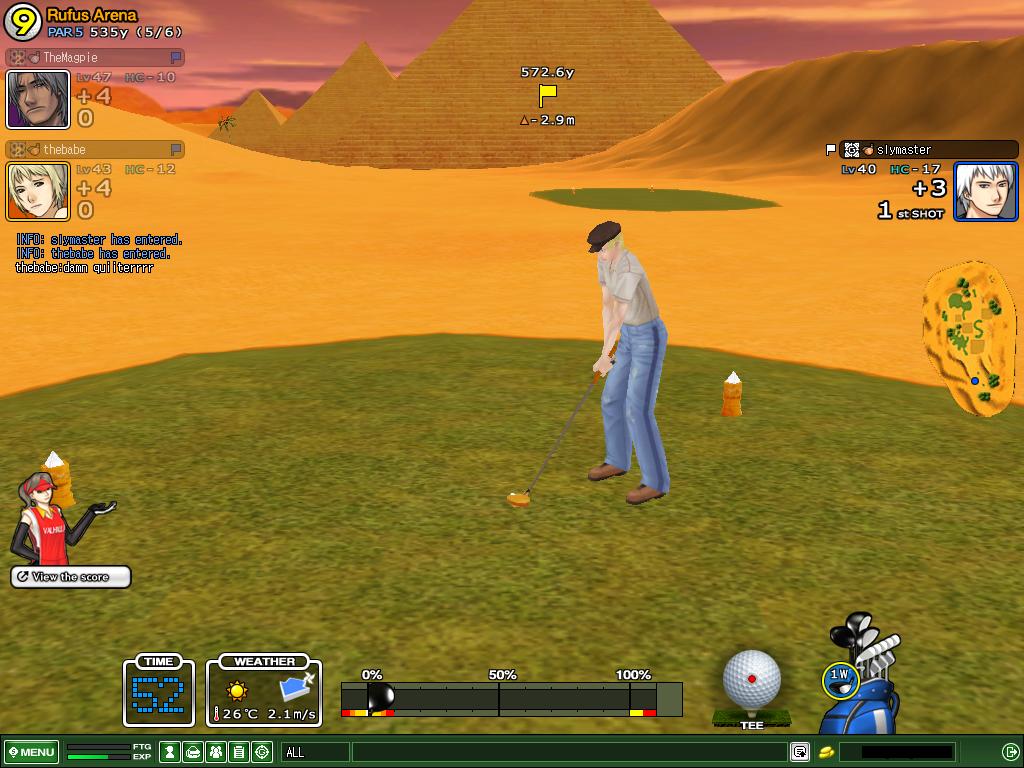1024x768 pixels.
Task: Select TheMagpie's player portrait
Action: [38, 98]
